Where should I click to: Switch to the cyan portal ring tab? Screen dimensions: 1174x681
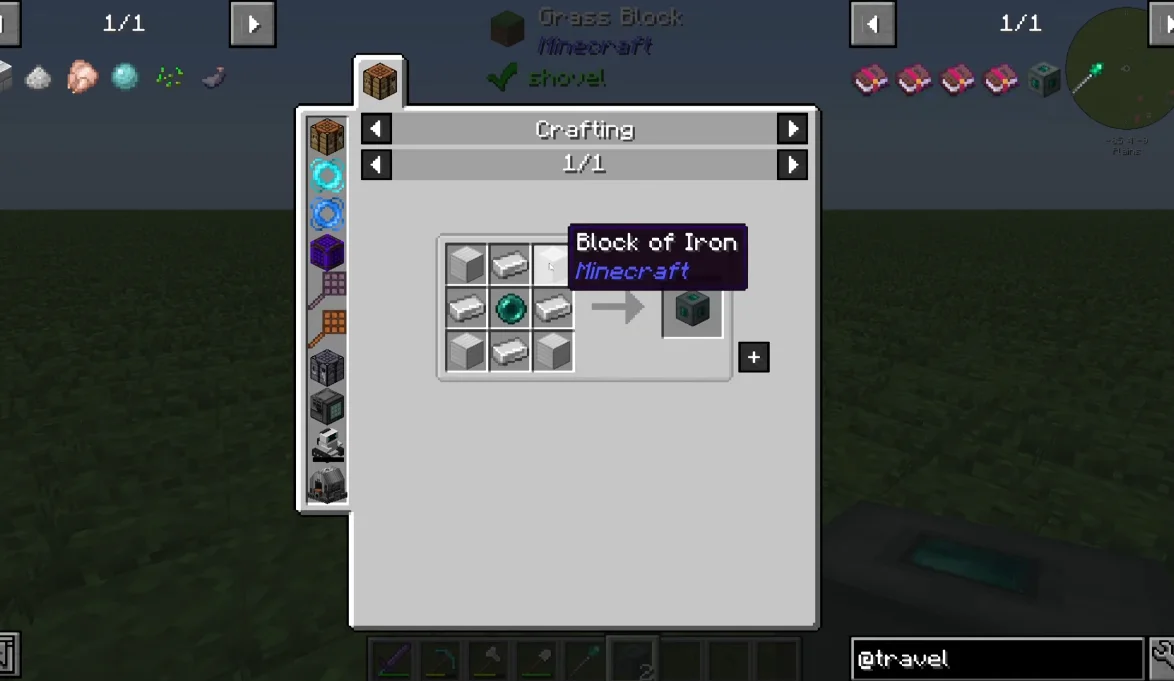click(x=327, y=176)
